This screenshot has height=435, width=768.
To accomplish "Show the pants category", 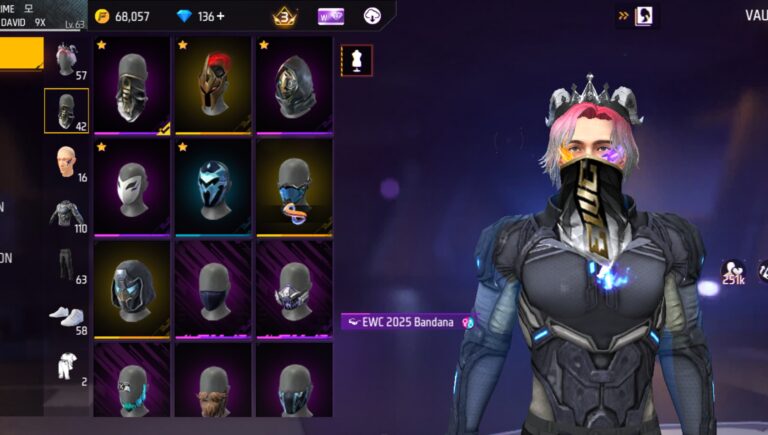I will (66, 267).
